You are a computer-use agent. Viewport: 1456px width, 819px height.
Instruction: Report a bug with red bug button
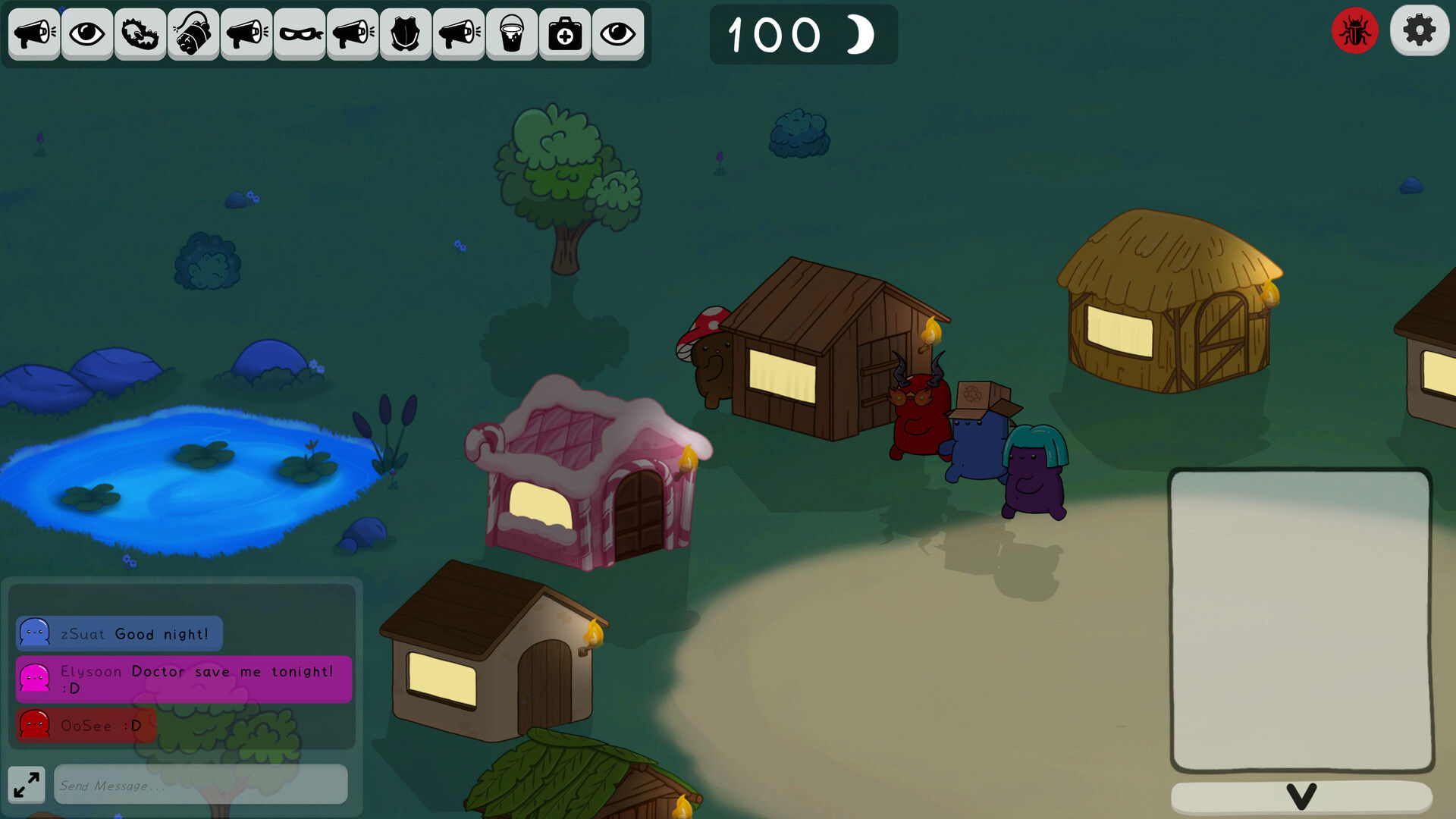pyautogui.click(x=1354, y=31)
